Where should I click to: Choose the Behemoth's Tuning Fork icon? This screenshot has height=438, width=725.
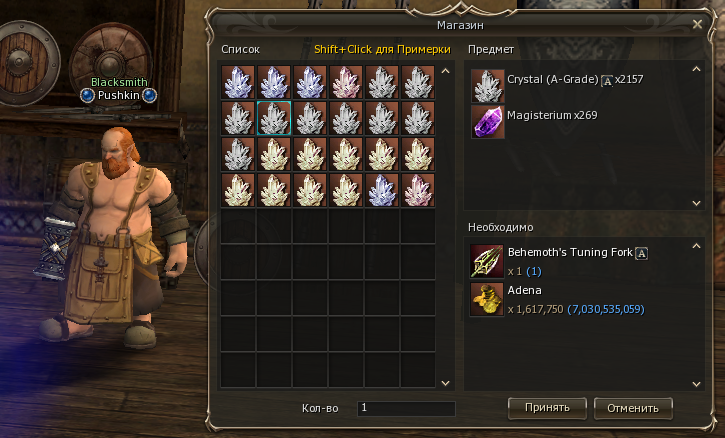coord(488,261)
